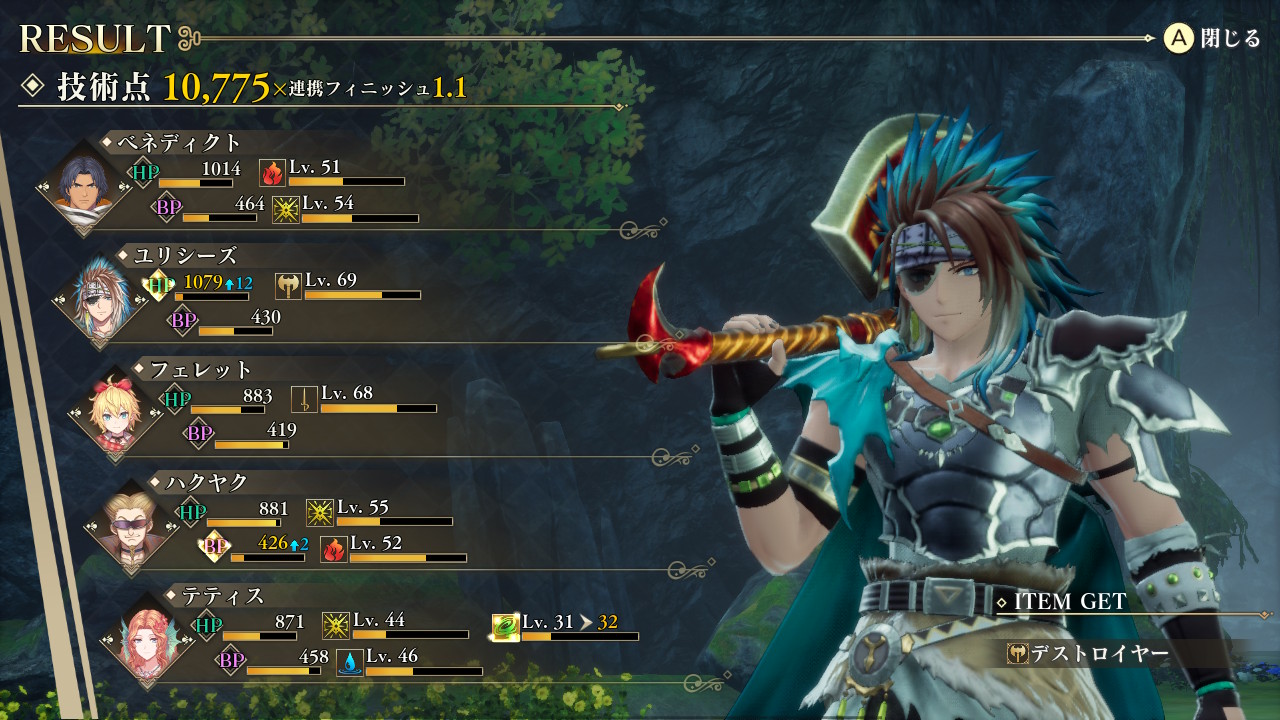
Task: Click Benedict's fire skill icon
Action: [272, 173]
